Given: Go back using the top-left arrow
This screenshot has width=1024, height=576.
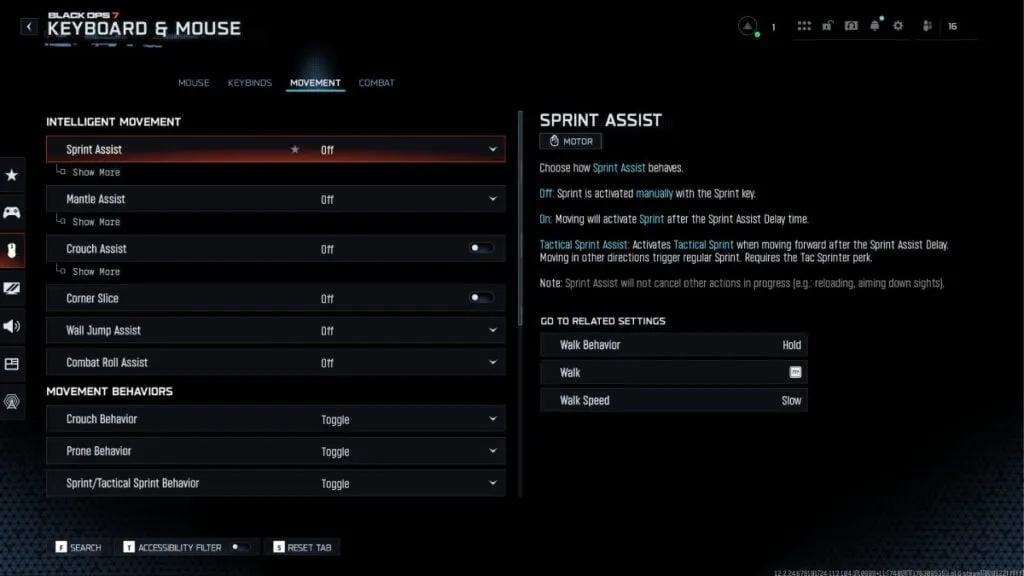Looking at the screenshot, I should tap(29, 27).
